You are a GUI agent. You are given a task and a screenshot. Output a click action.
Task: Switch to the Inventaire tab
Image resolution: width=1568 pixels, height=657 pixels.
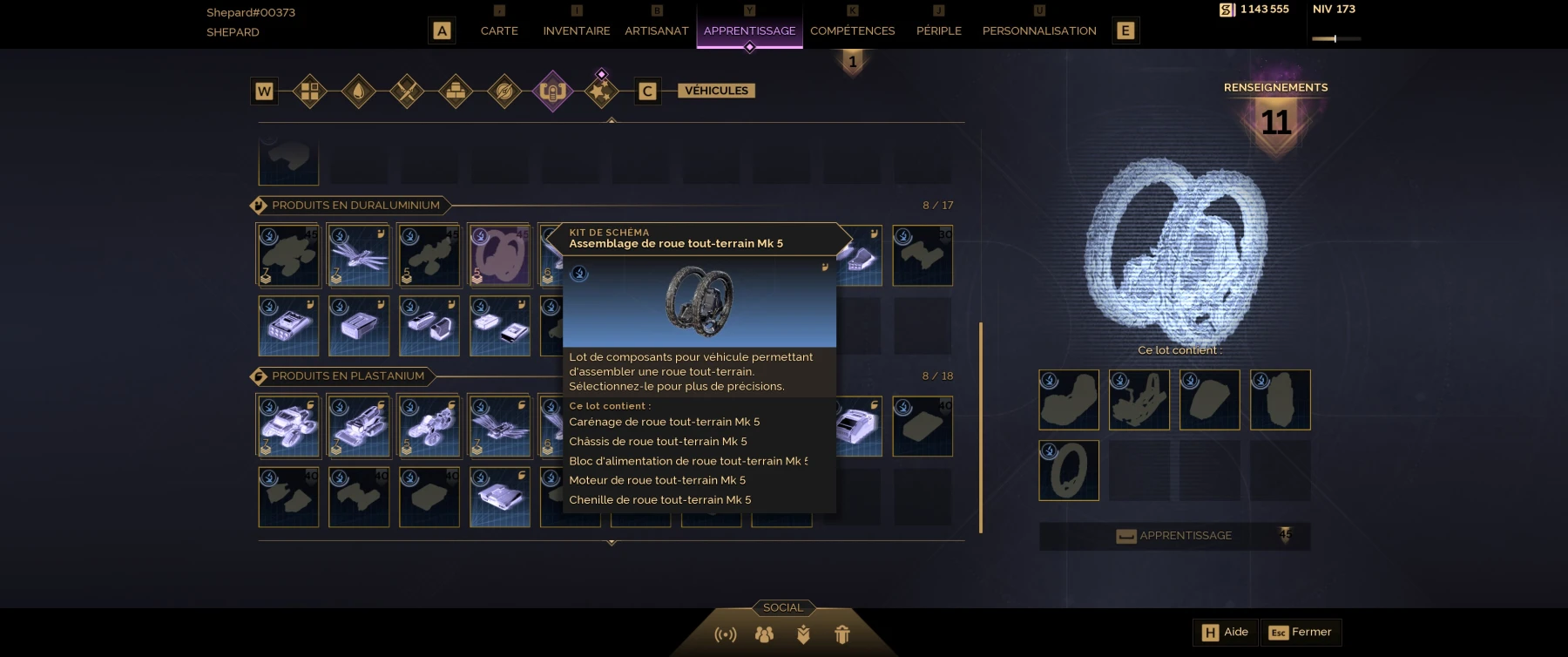tap(576, 30)
